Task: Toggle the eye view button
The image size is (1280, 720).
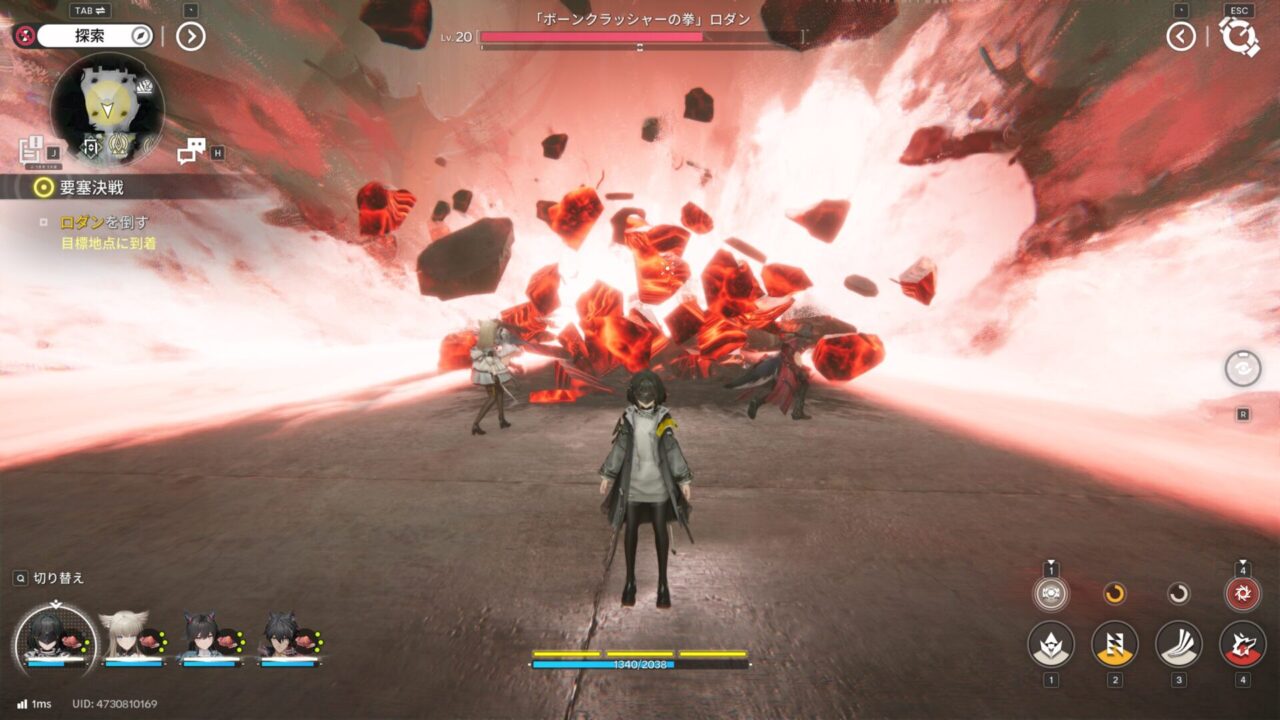Action: coord(1242,368)
